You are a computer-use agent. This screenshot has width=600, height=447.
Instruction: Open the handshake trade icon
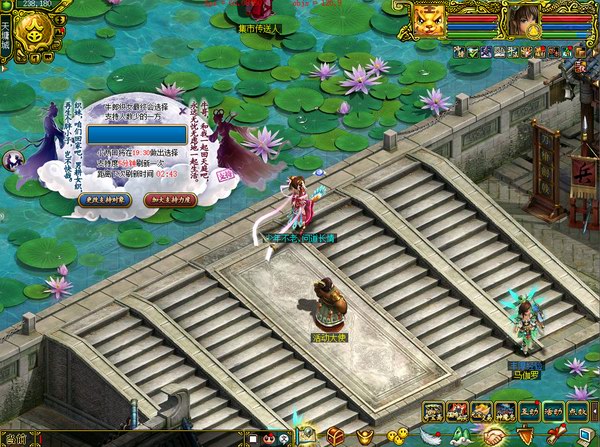[496, 437]
